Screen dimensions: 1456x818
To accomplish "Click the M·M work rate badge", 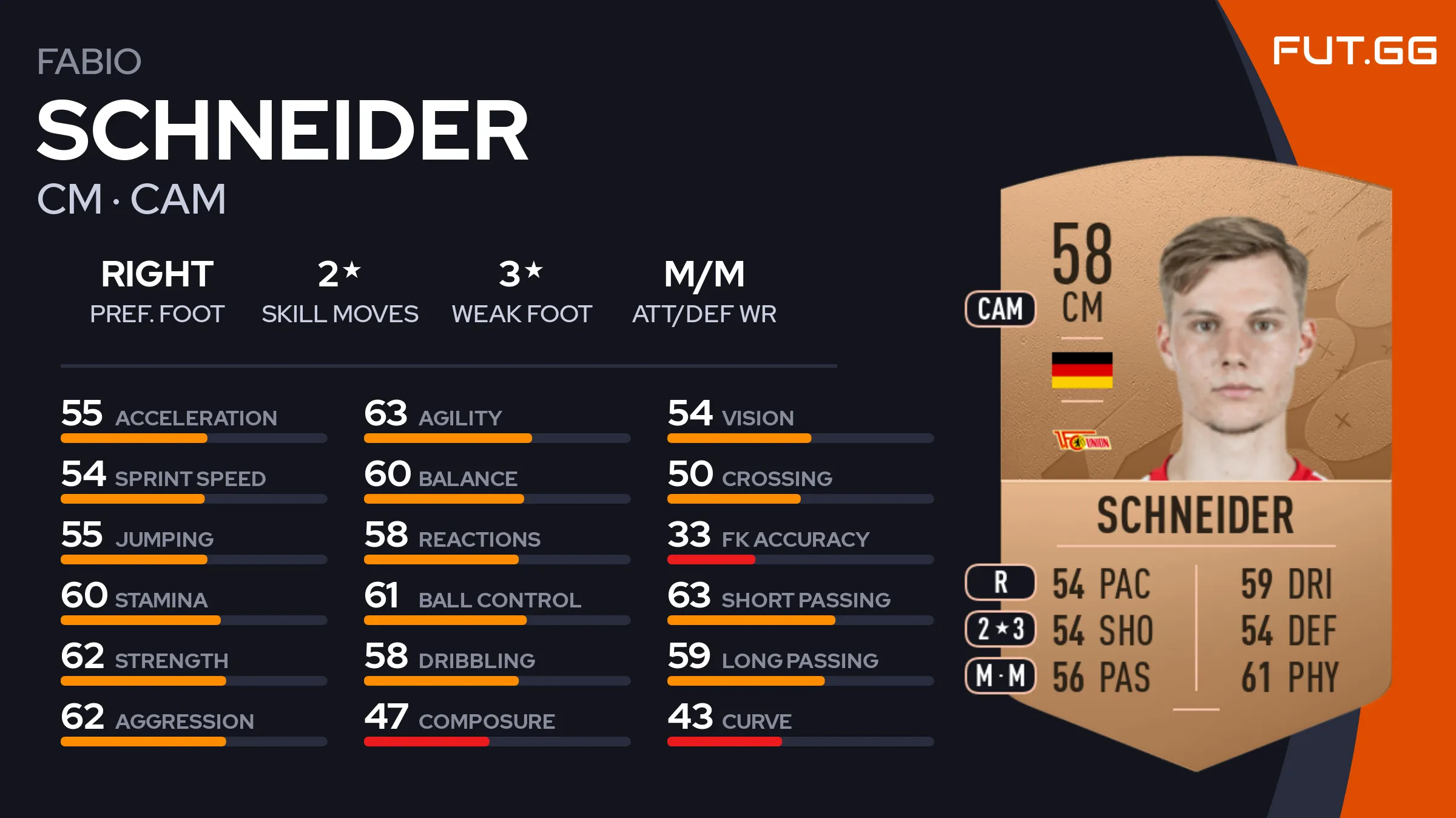I will [1000, 675].
